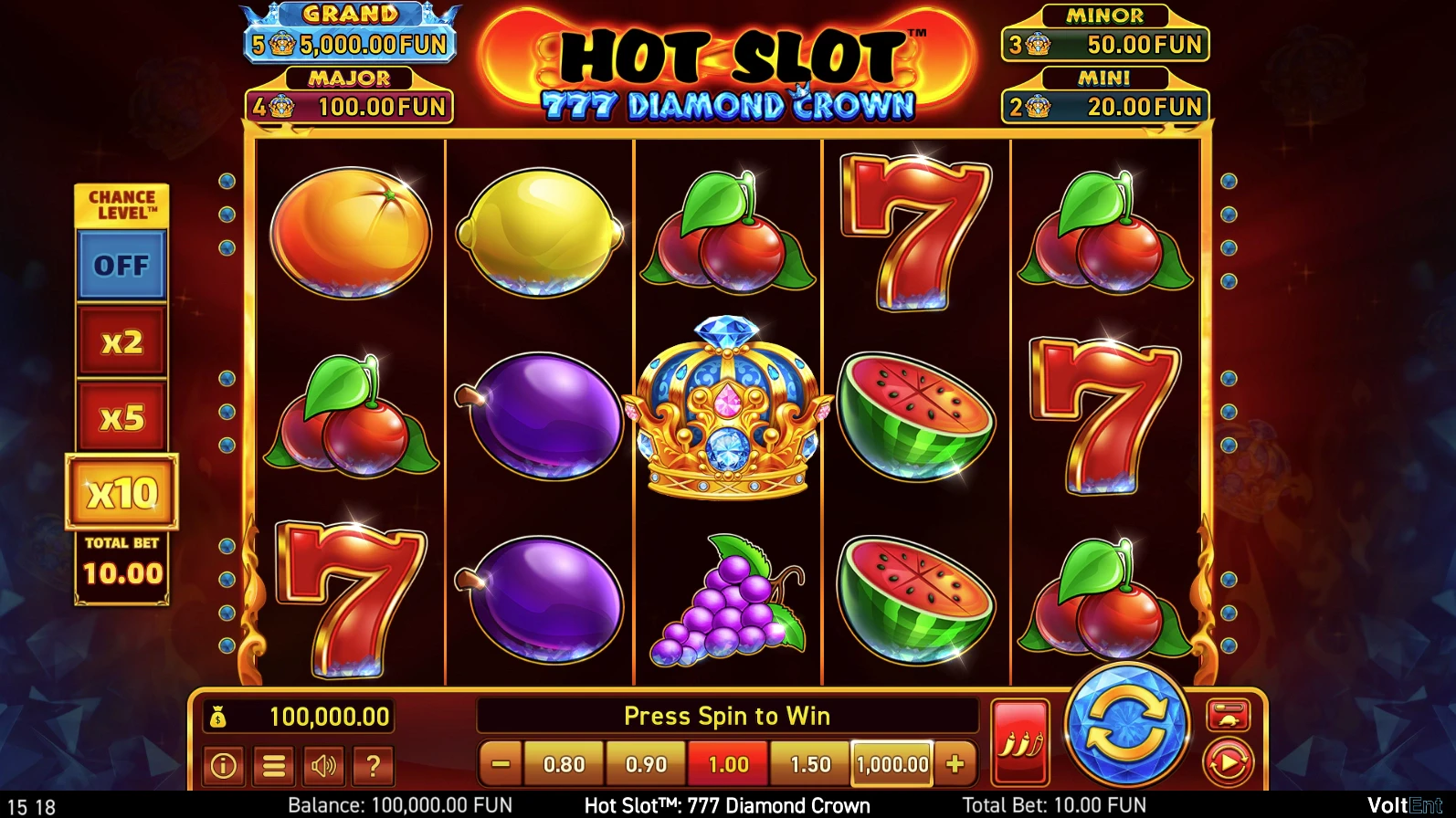The width and height of the screenshot is (1456, 818).
Task: Toggle the turtle spin speed button
Action: coord(1228,715)
